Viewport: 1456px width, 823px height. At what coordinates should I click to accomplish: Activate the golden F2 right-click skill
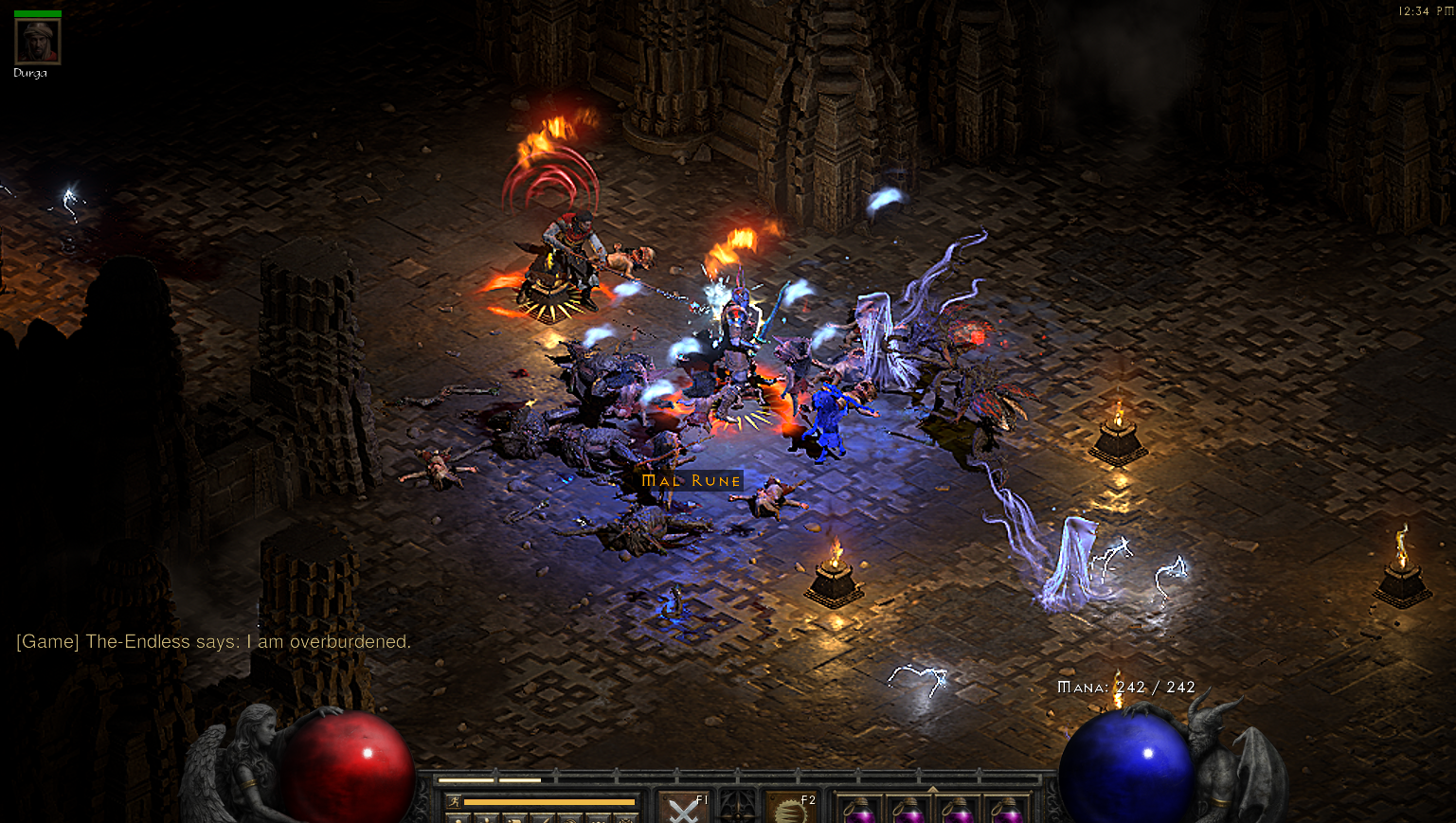coord(791,811)
